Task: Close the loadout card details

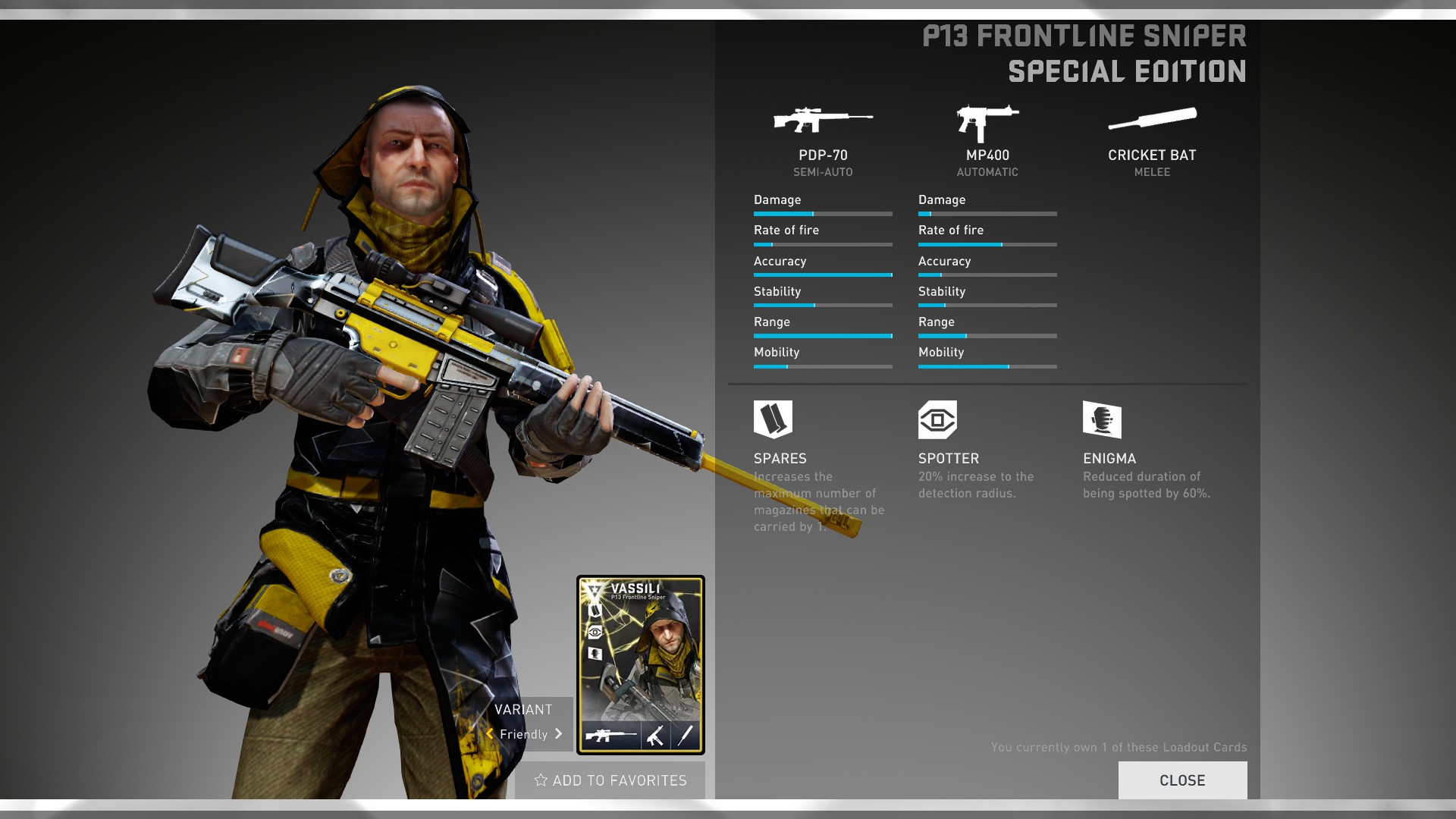Action: (1181, 780)
